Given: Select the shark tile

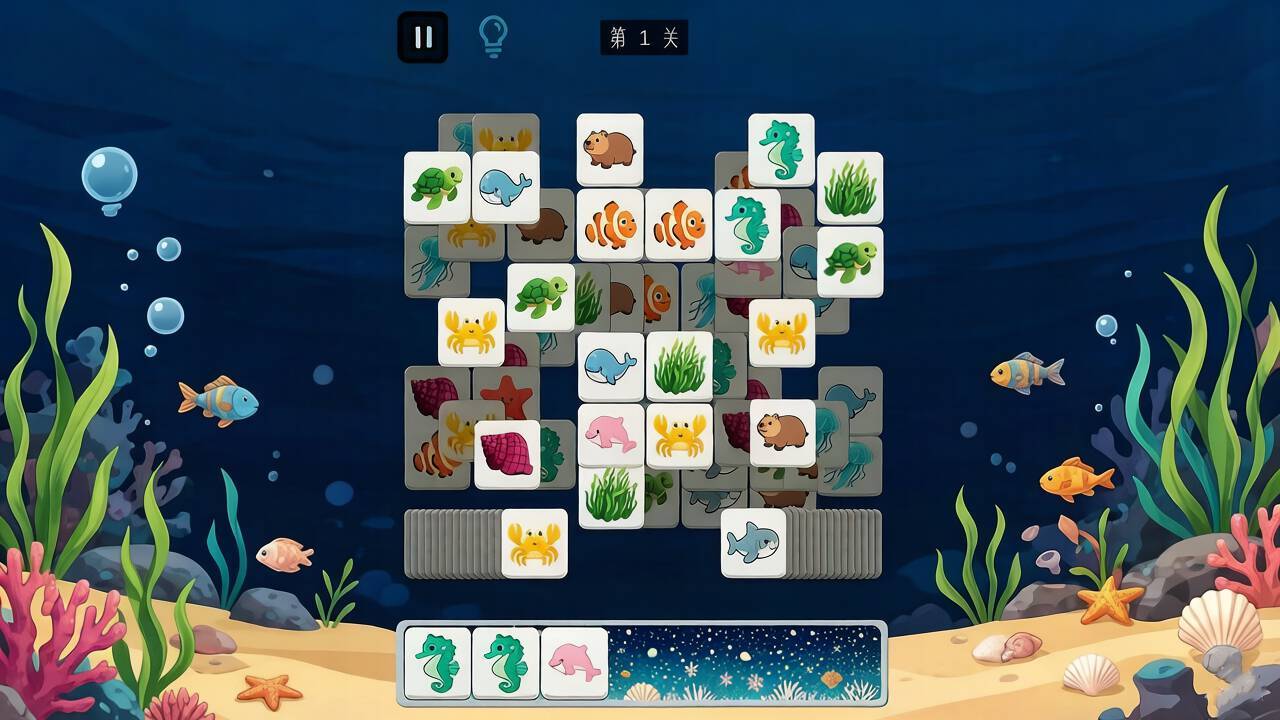Looking at the screenshot, I should pyautogui.click(x=753, y=543).
